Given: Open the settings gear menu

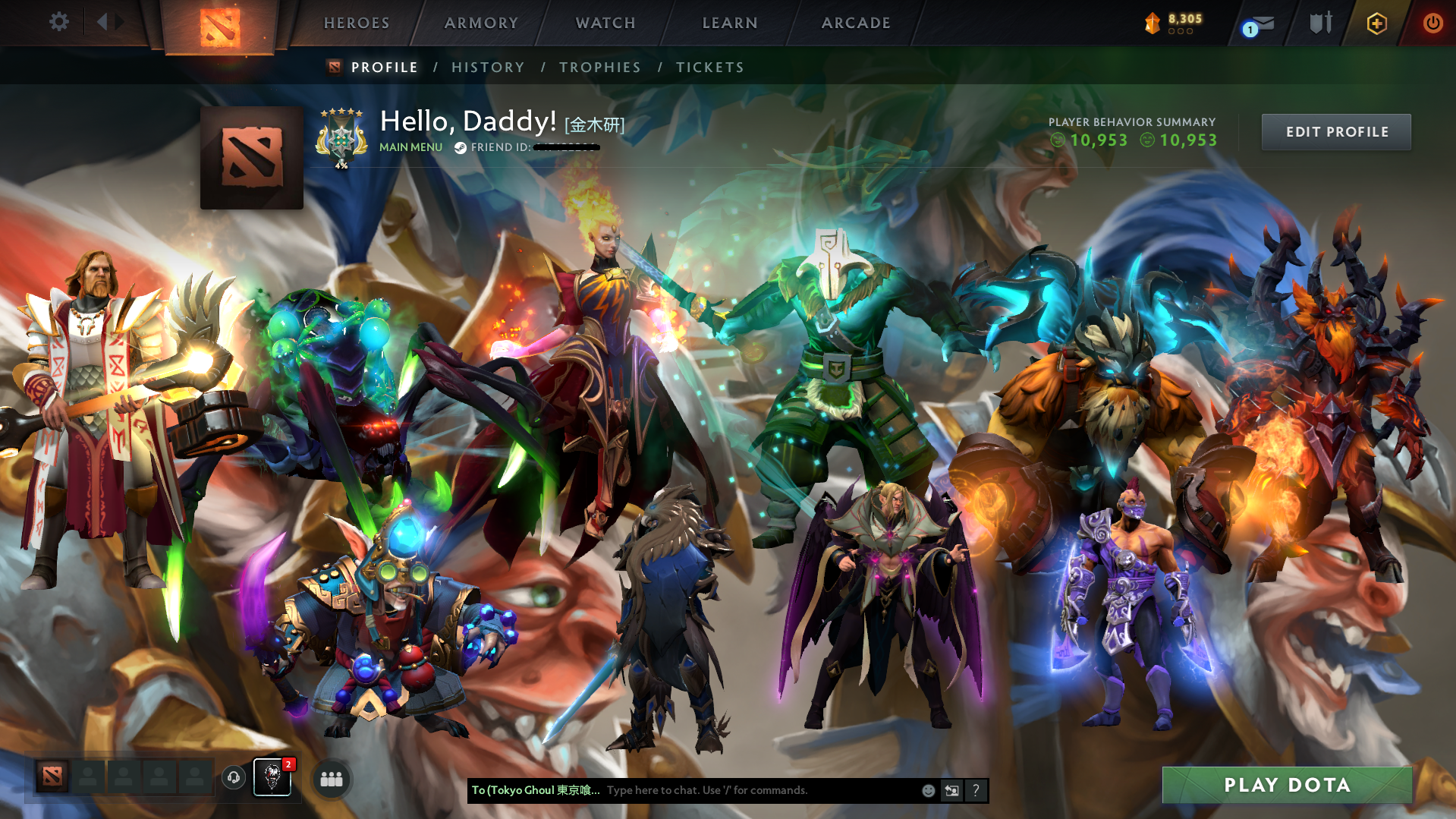Looking at the screenshot, I should pyautogui.click(x=59, y=22).
